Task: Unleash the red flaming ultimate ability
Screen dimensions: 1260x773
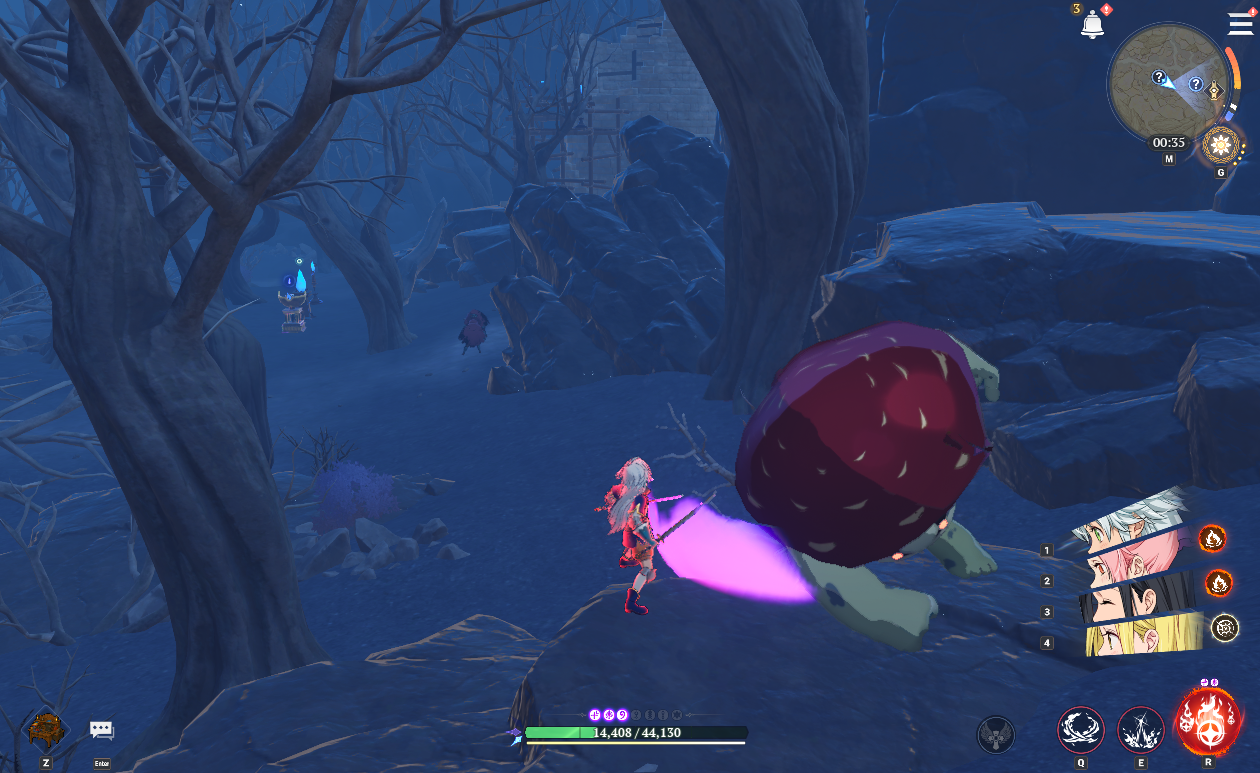Action: pyautogui.click(x=1208, y=721)
